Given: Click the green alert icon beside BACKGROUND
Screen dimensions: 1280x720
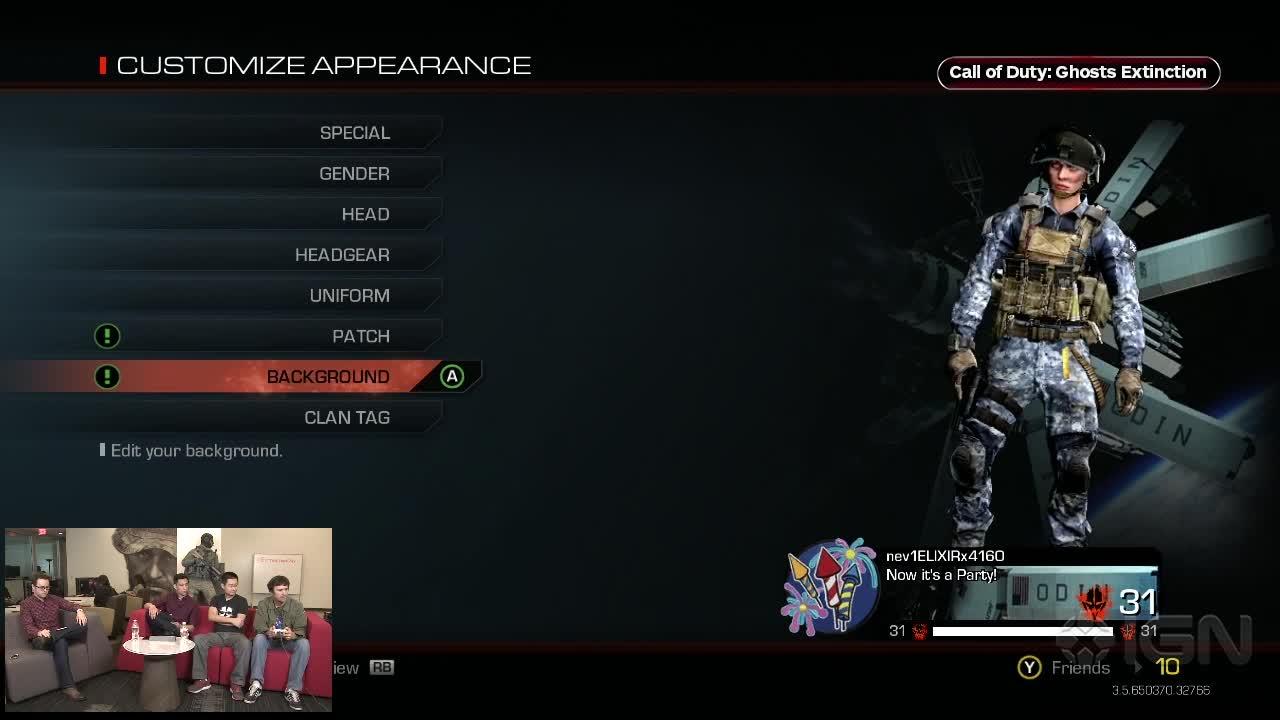Looking at the screenshot, I should (107, 377).
